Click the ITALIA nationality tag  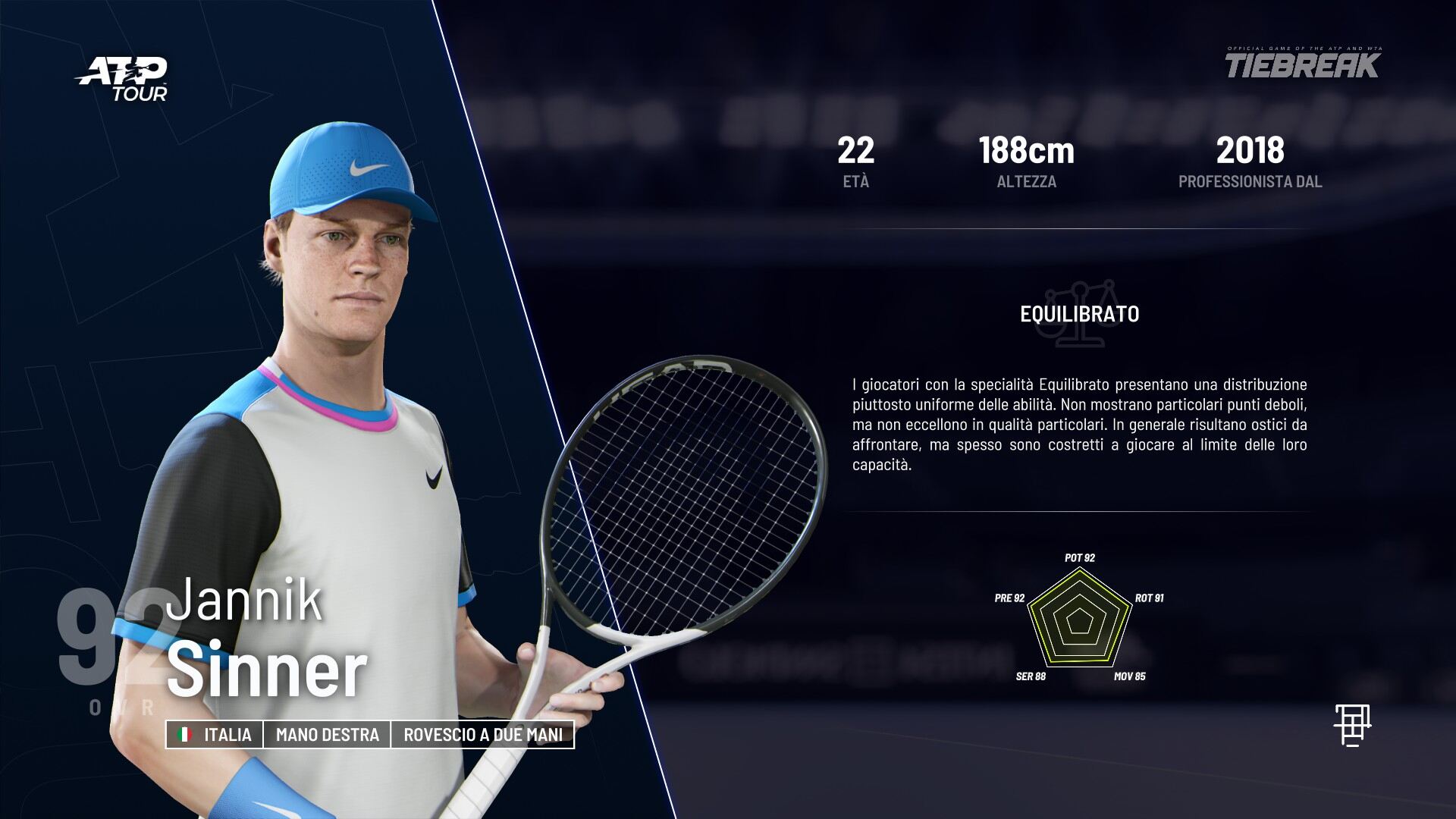(215, 735)
